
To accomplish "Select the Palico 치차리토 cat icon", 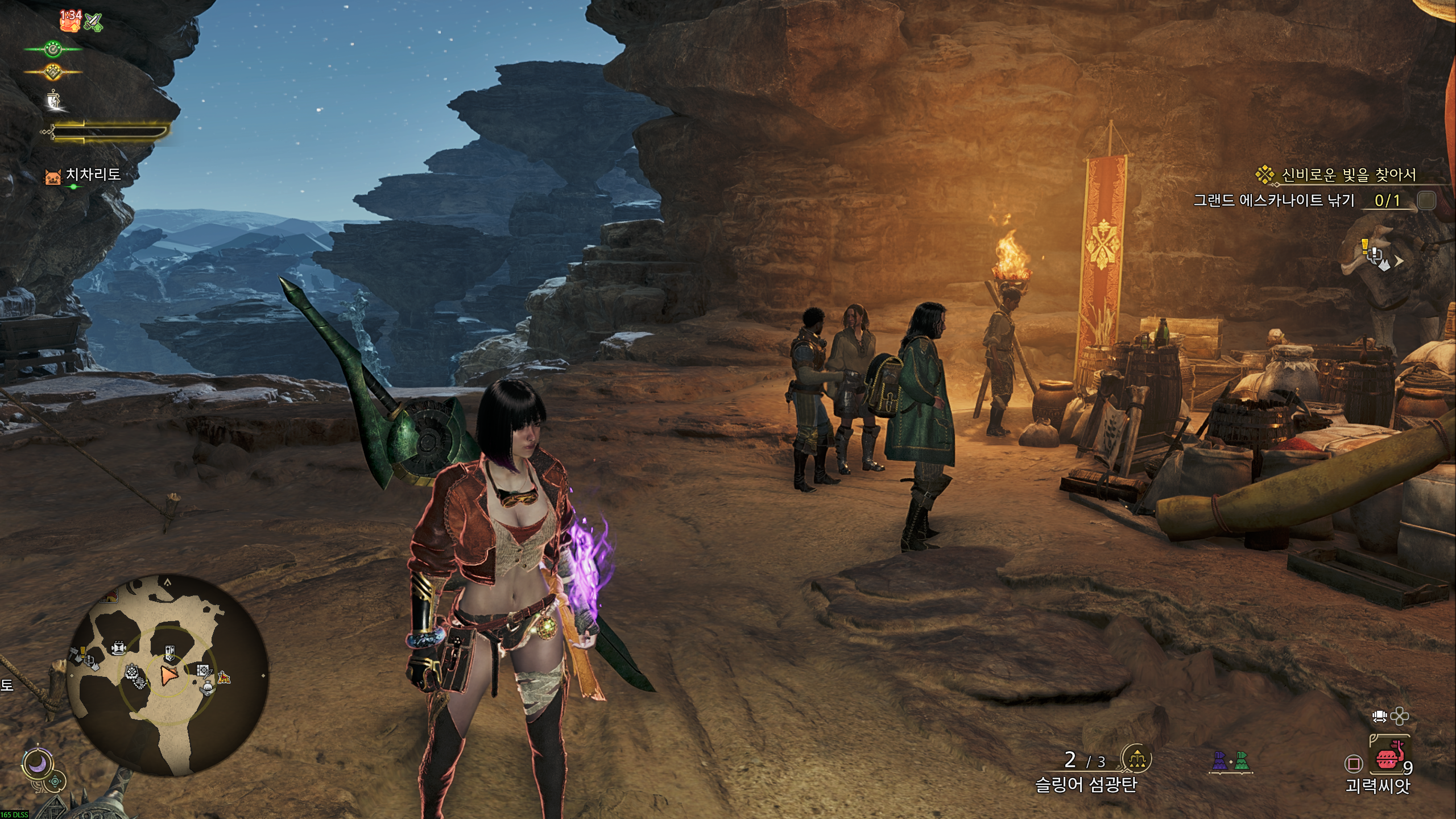I will [53, 177].
